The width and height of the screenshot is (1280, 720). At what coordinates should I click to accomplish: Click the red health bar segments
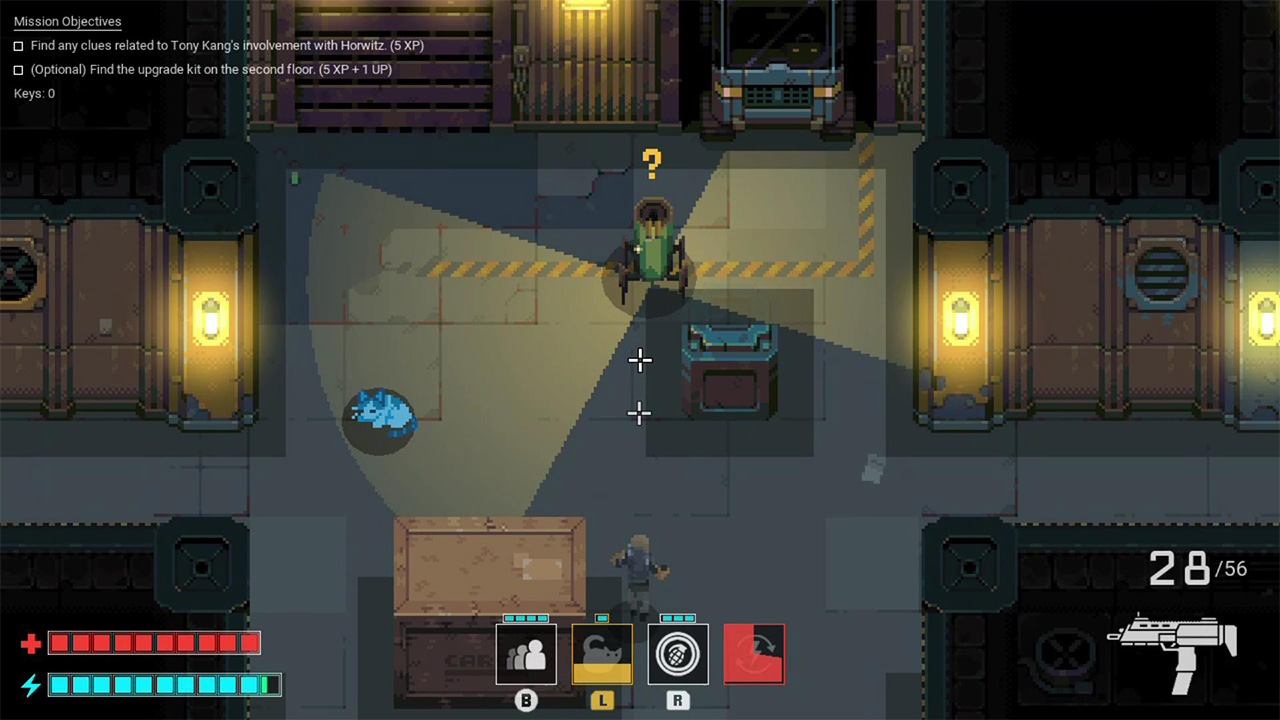click(x=155, y=643)
